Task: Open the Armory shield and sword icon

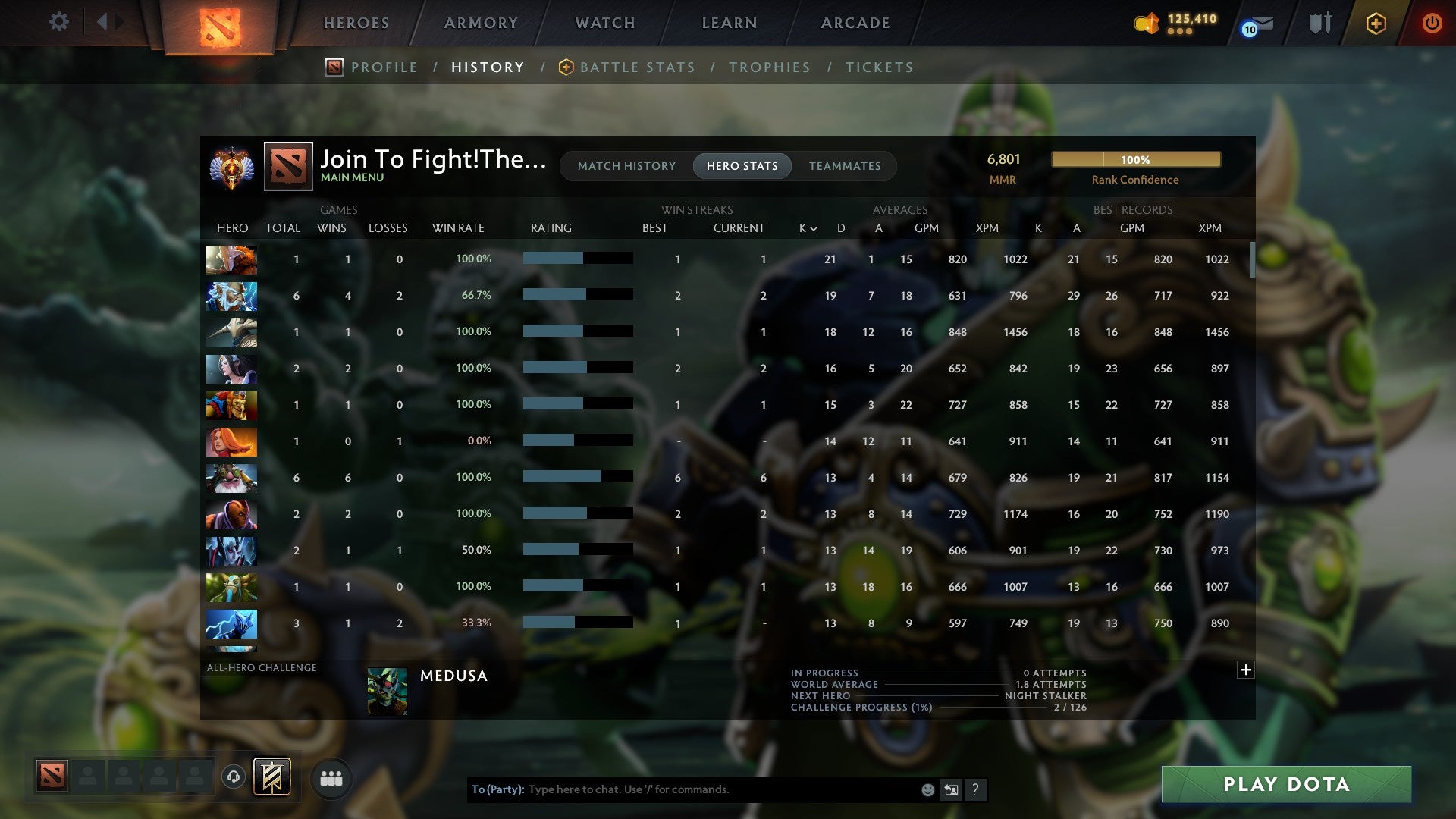Action: tap(1321, 23)
